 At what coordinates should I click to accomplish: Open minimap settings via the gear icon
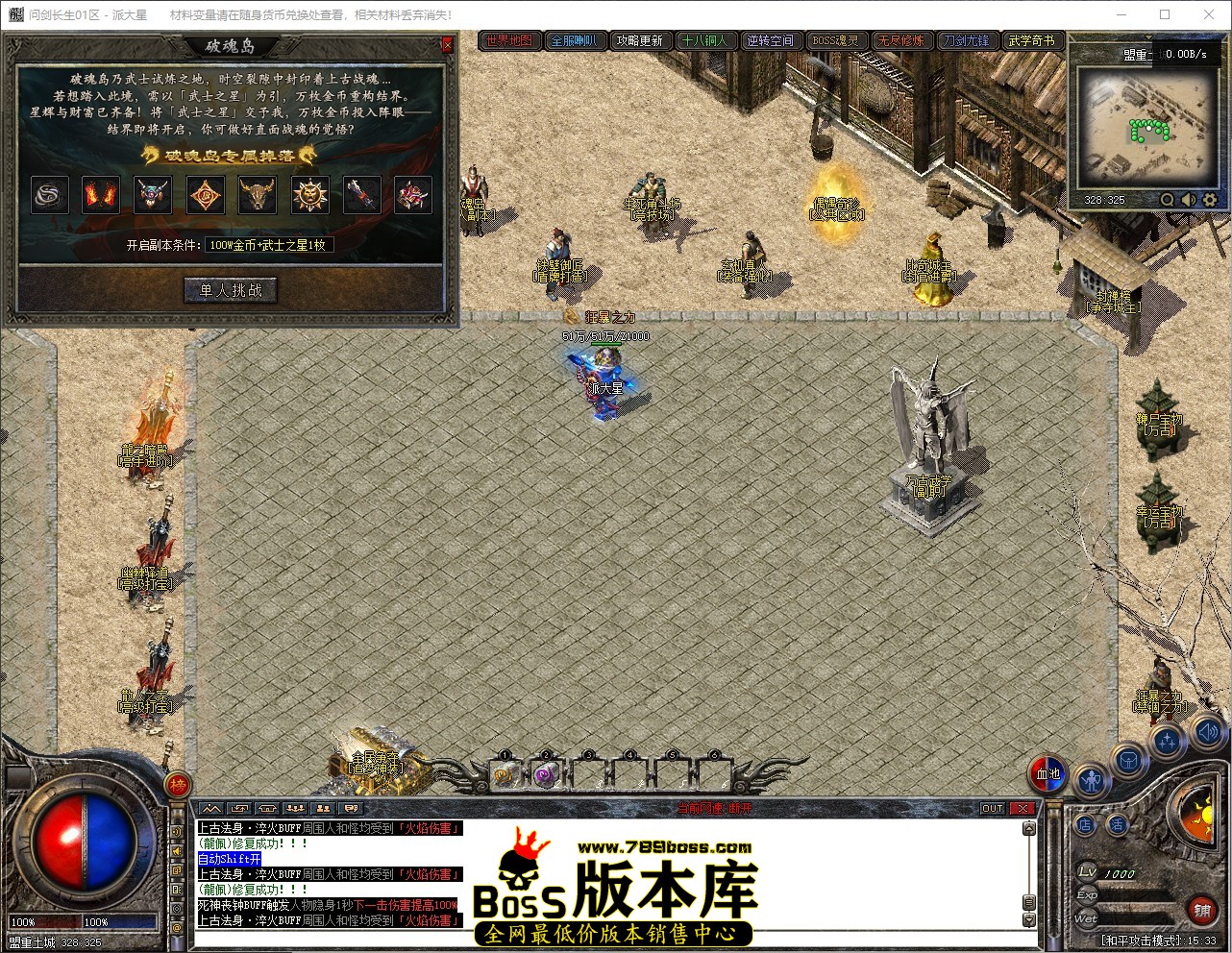pos(1209,200)
